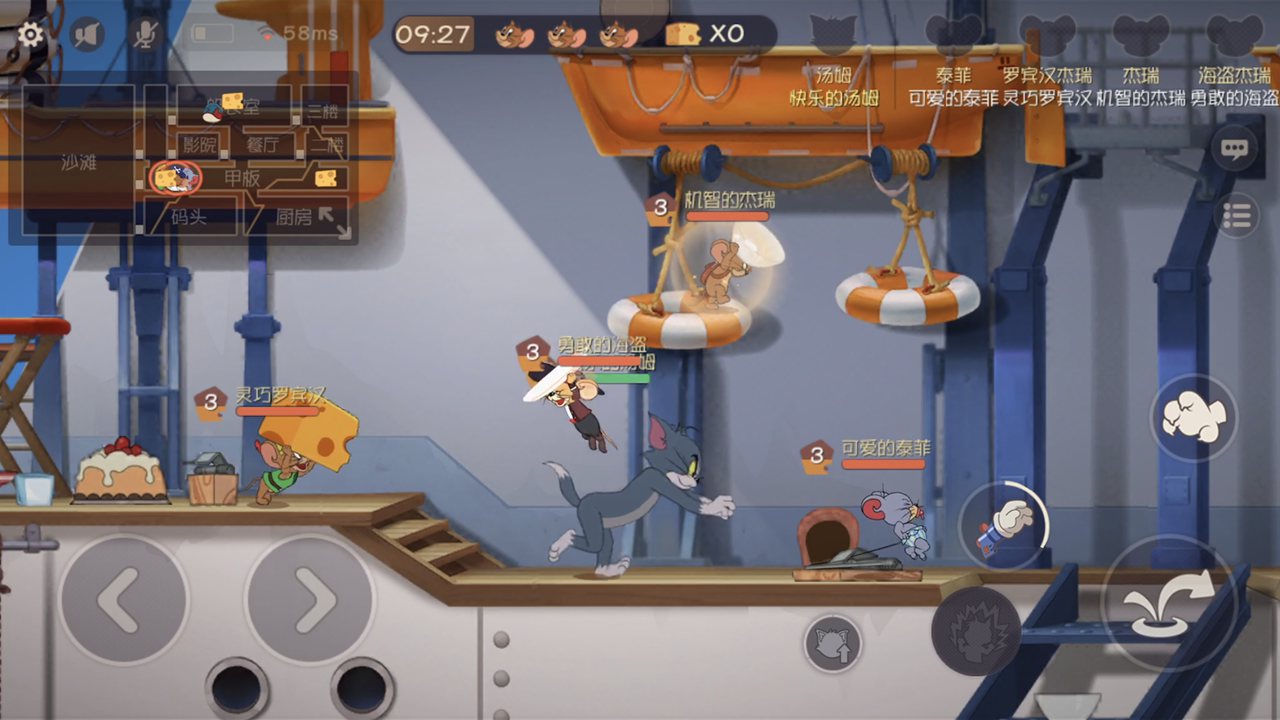Select the 泰菲 player portrait
The image size is (1280, 720).
(953, 35)
